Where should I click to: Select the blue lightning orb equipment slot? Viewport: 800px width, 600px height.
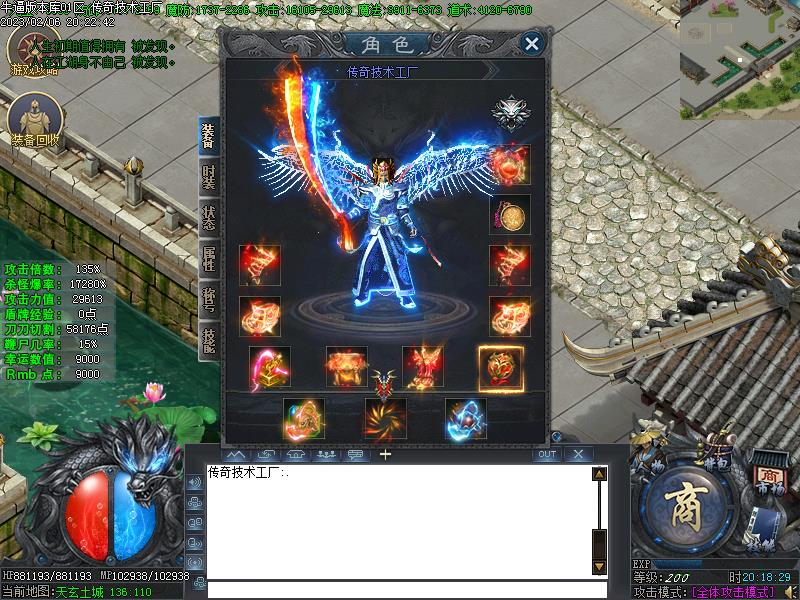click(466, 418)
